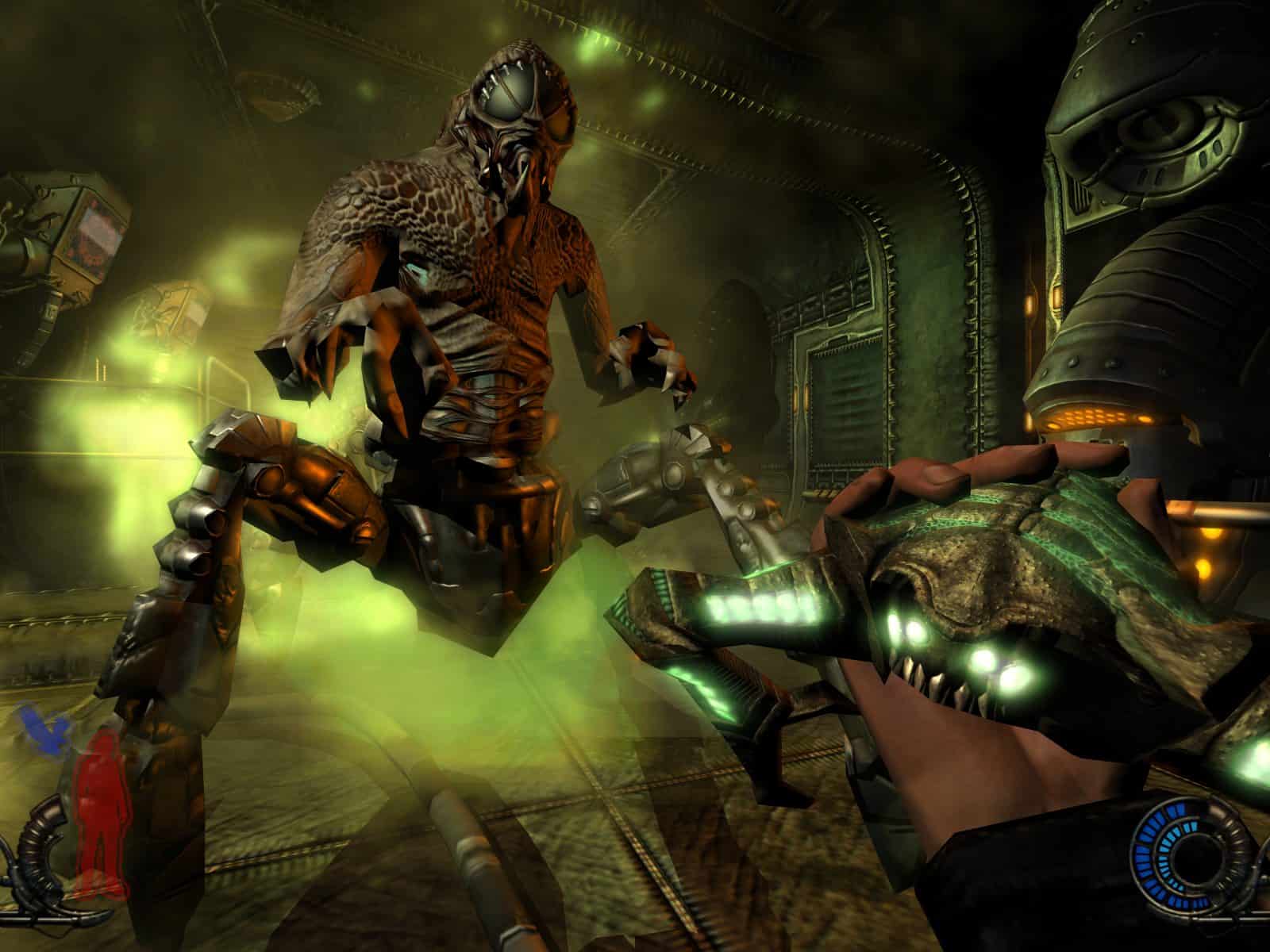
Task: Open the vented panel on the robot's chest
Action: pyautogui.click(x=1095, y=416)
